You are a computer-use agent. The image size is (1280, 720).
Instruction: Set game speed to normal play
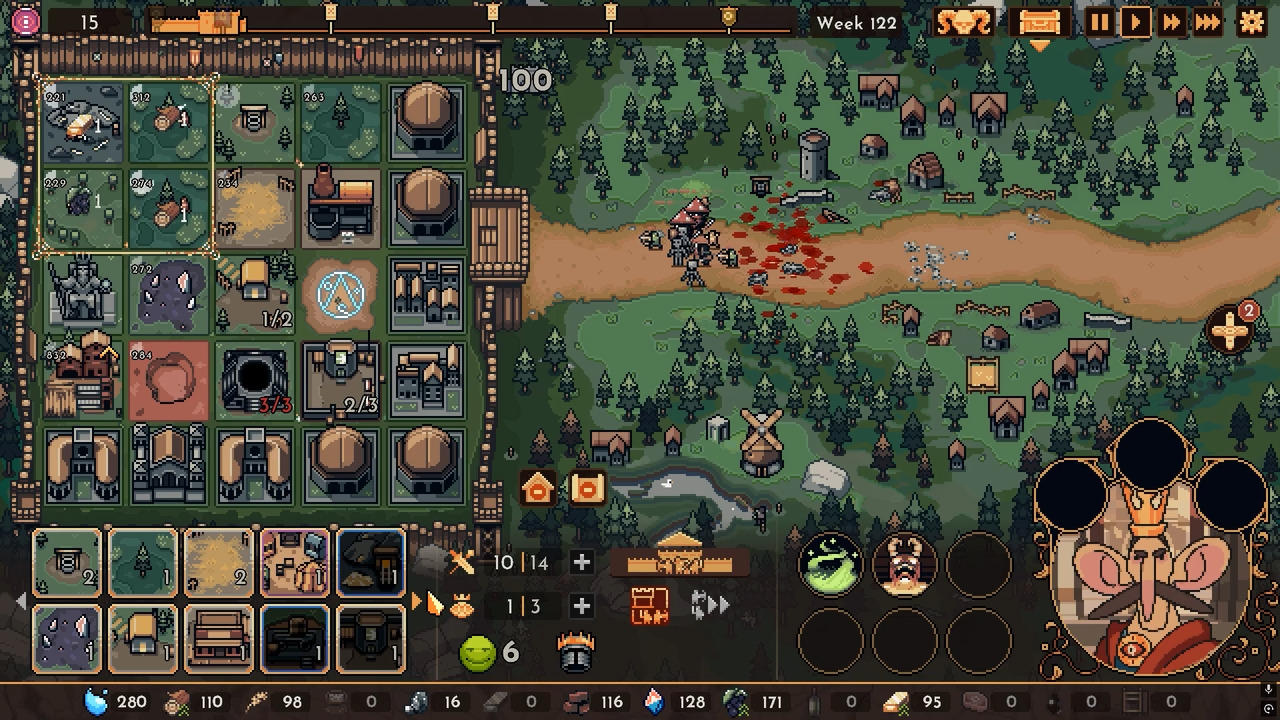(x=1135, y=22)
